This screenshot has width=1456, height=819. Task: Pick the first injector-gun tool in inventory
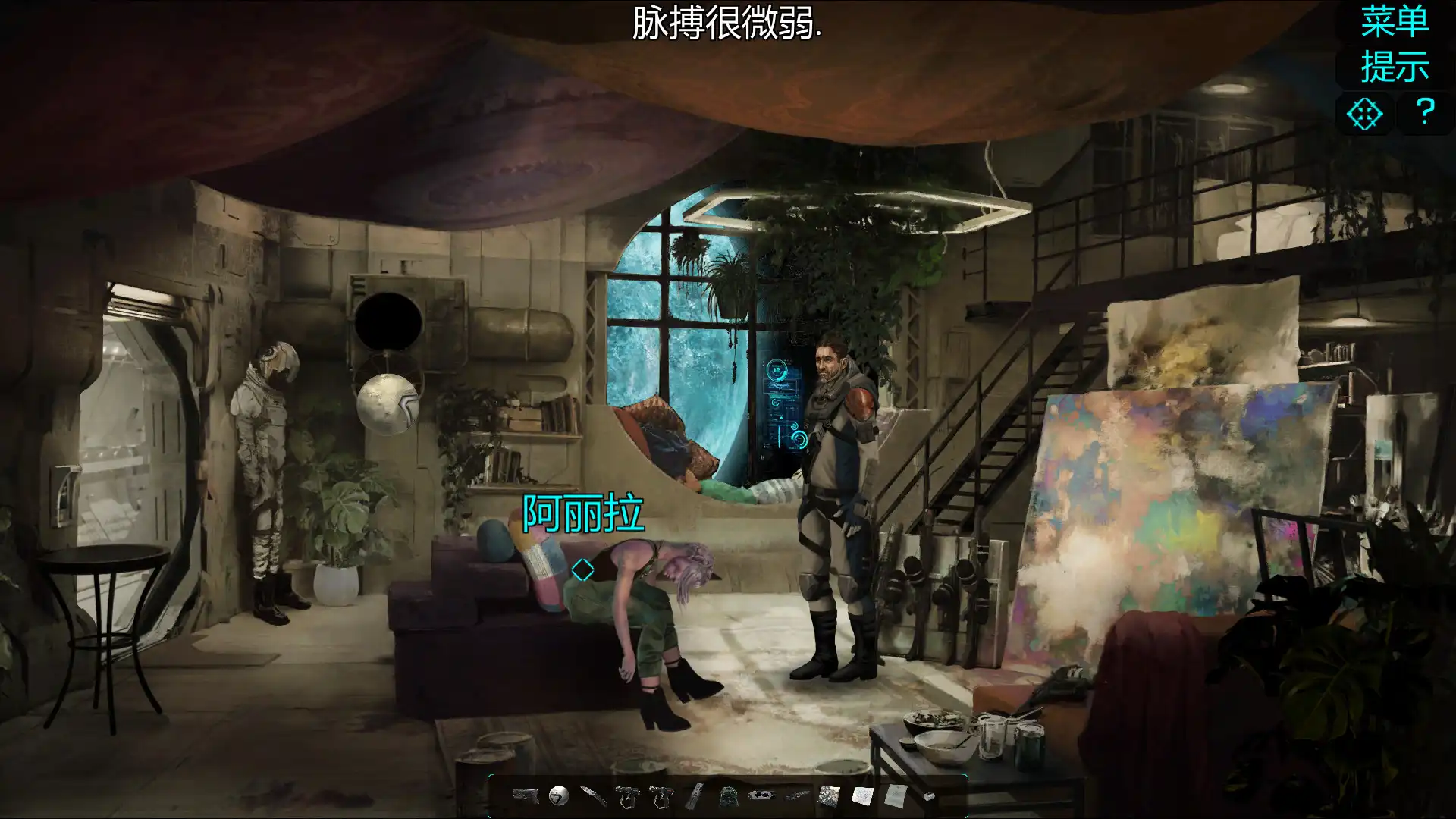[627, 796]
